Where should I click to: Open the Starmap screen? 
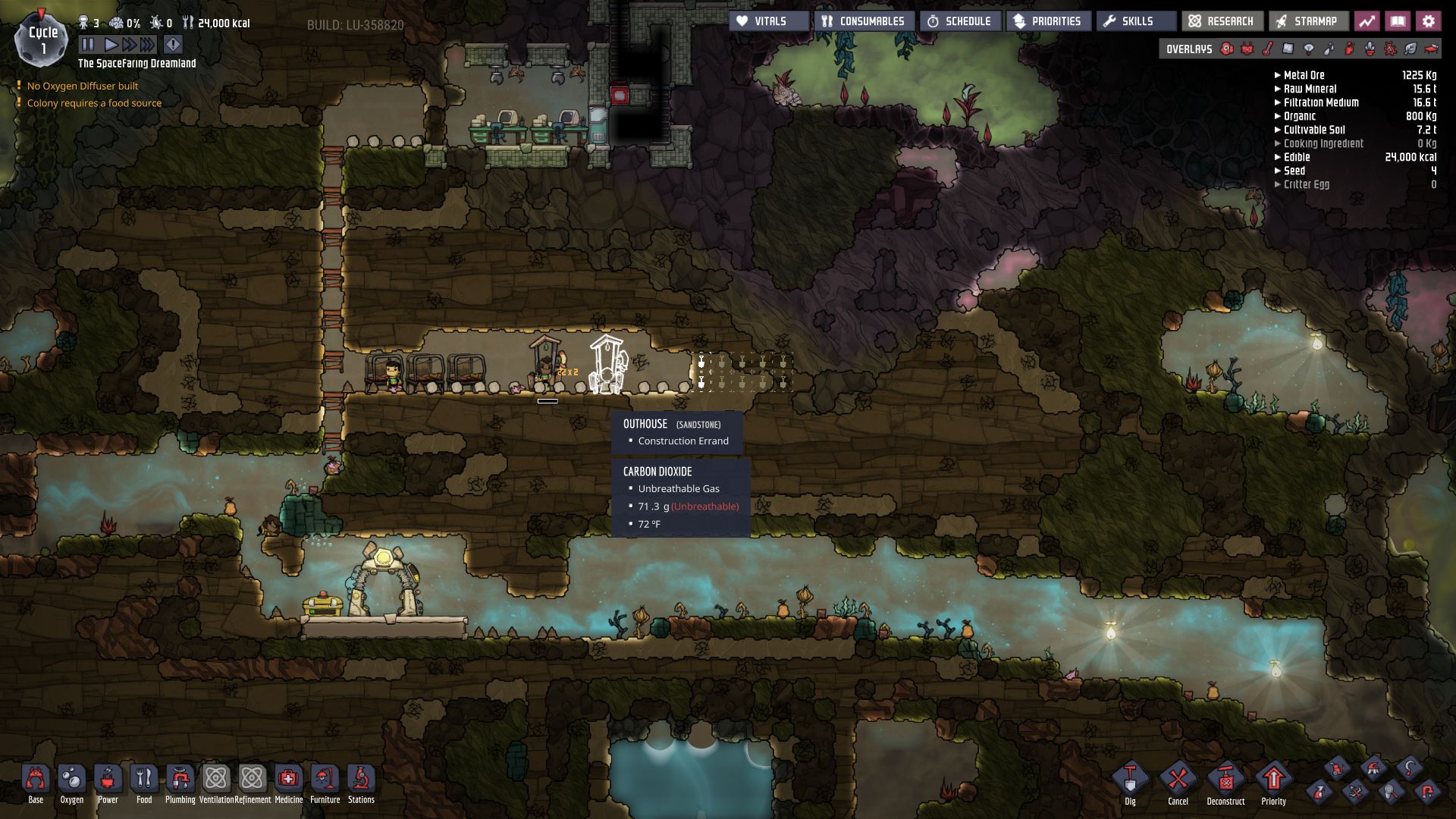[x=1307, y=21]
